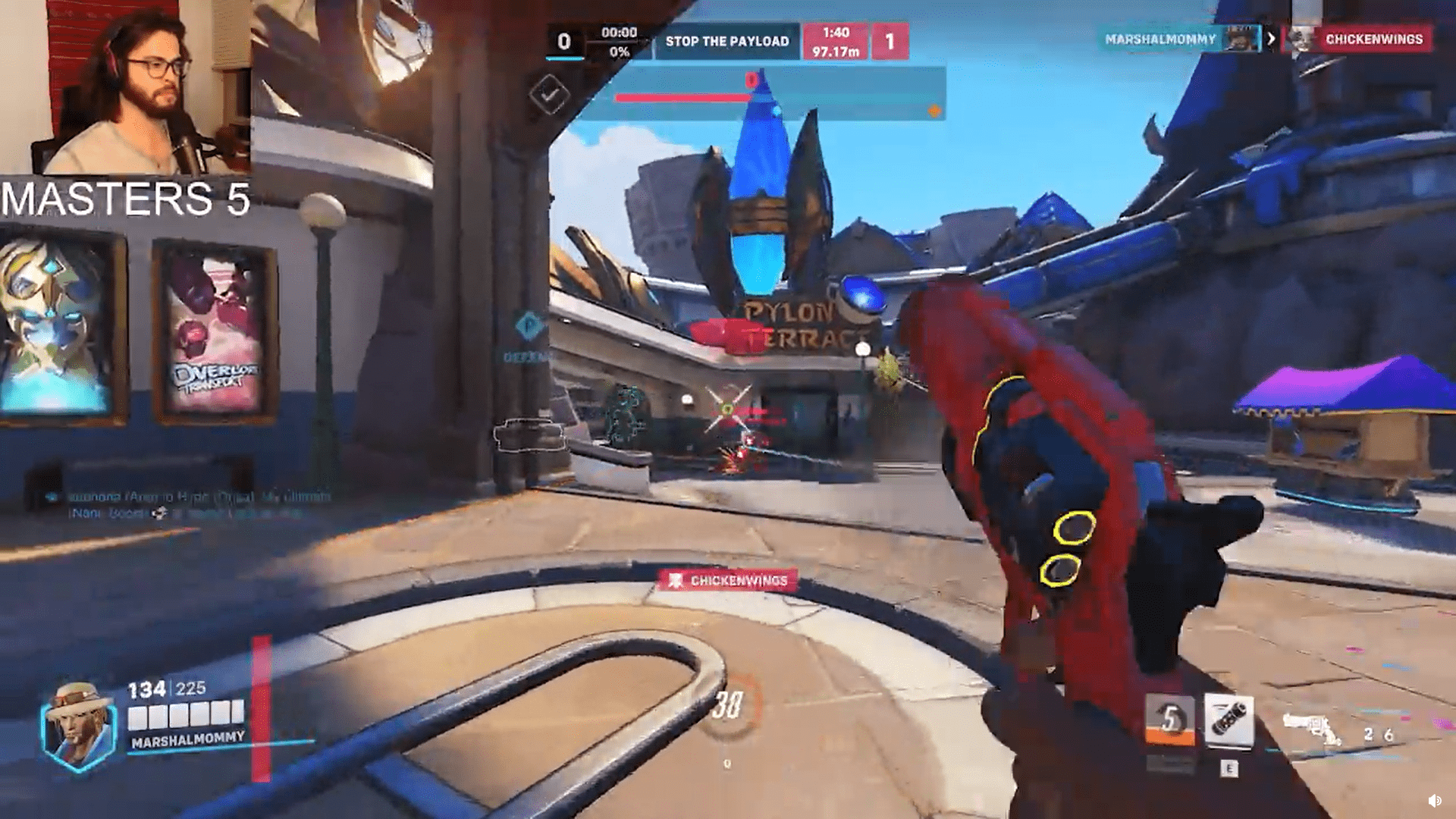This screenshot has height=819, width=1456.
Task: Use the Magnetic Grenade ability icon
Action: pos(1228,720)
